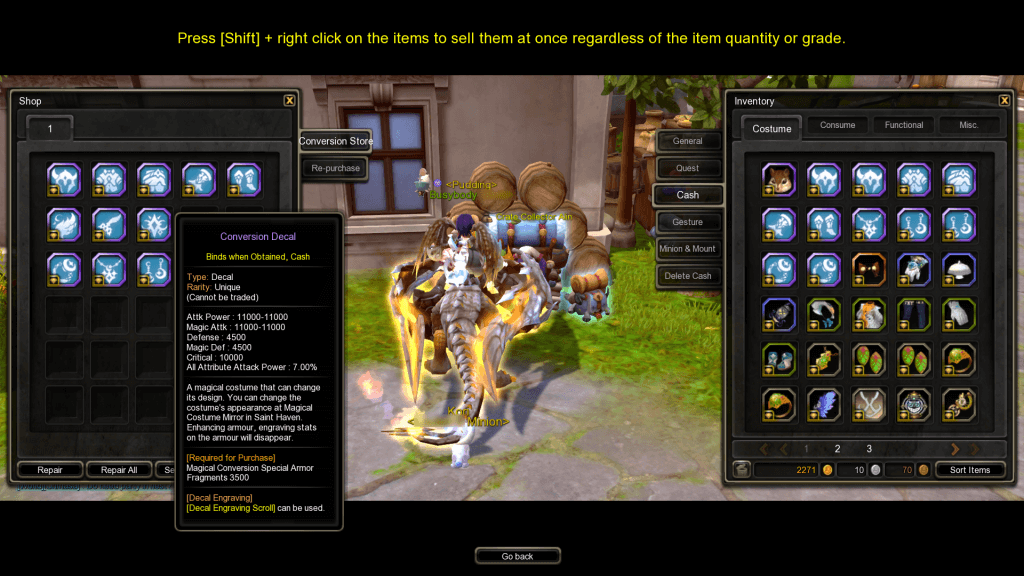Click the Go back button
This screenshot has height=576, width=1024.
[517, 556]
